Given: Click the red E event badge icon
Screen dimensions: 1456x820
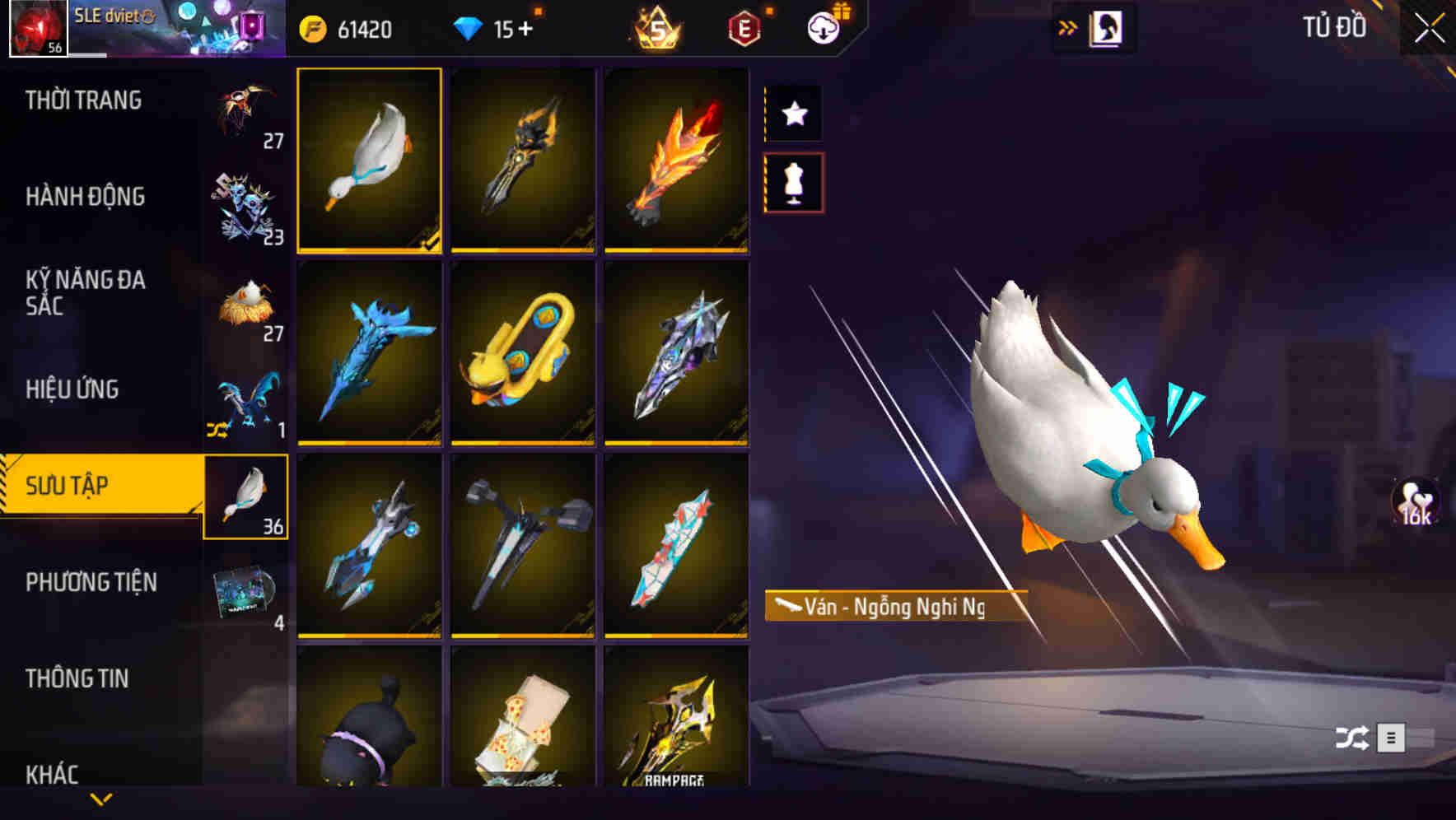Looking at the screenshot, I should 744,28.
